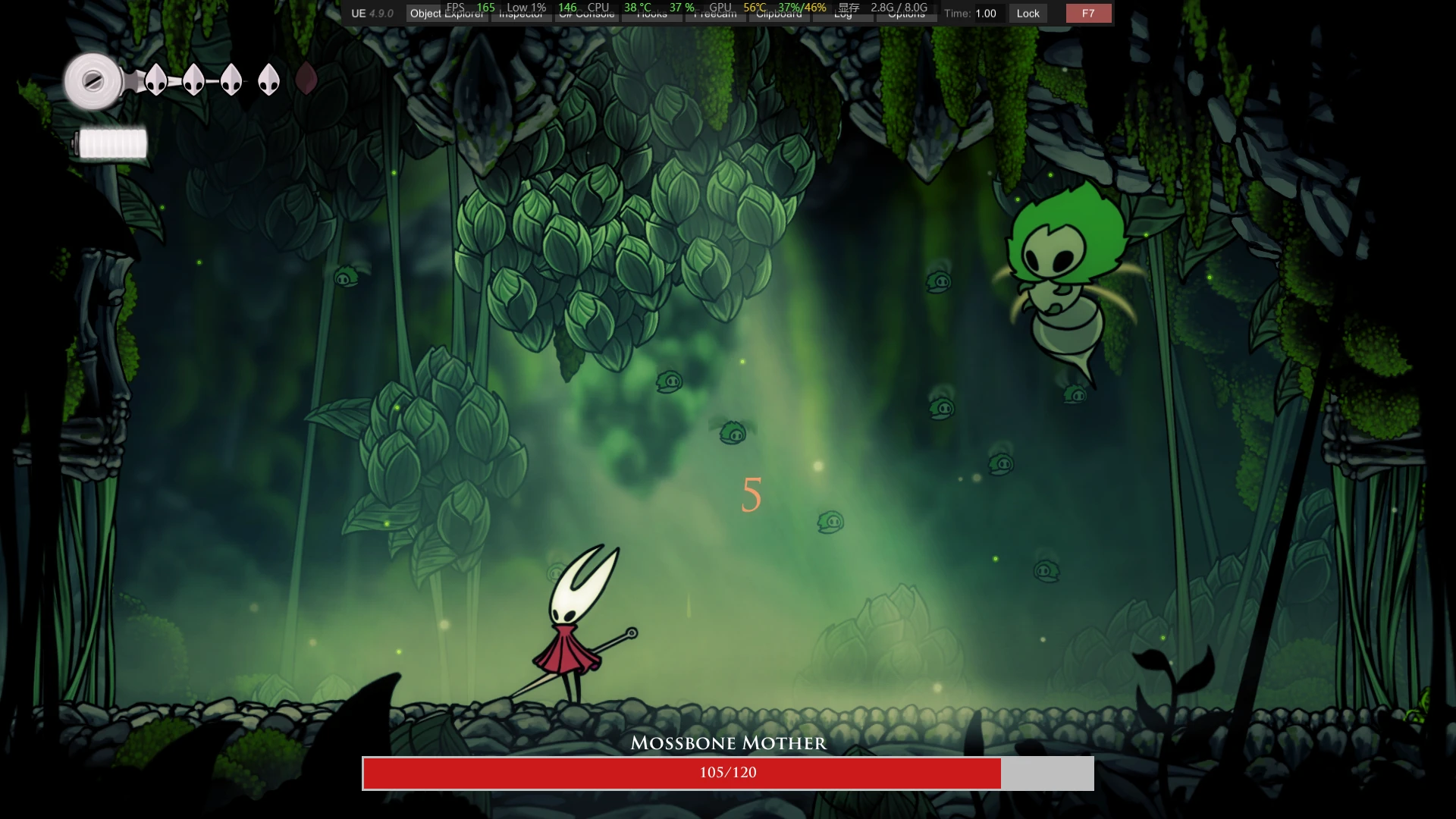Click the silk gauge below the masks
Screen dimensions: 1456x819
point(111,140)
